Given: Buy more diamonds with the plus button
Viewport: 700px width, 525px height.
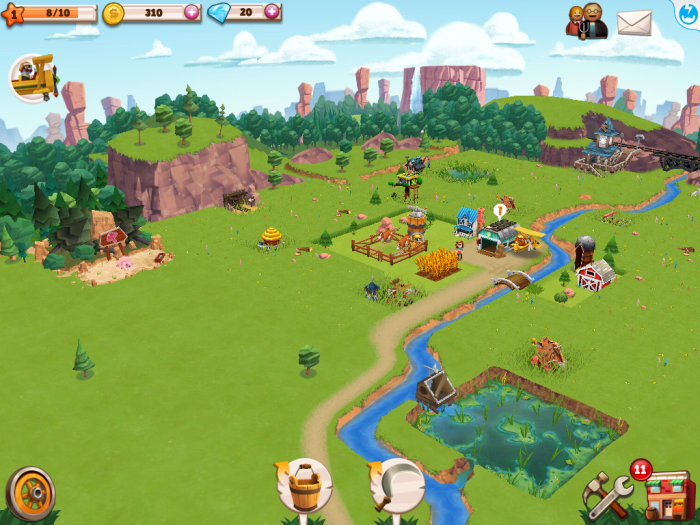Looking at the screenshot, I should point(272,13).
